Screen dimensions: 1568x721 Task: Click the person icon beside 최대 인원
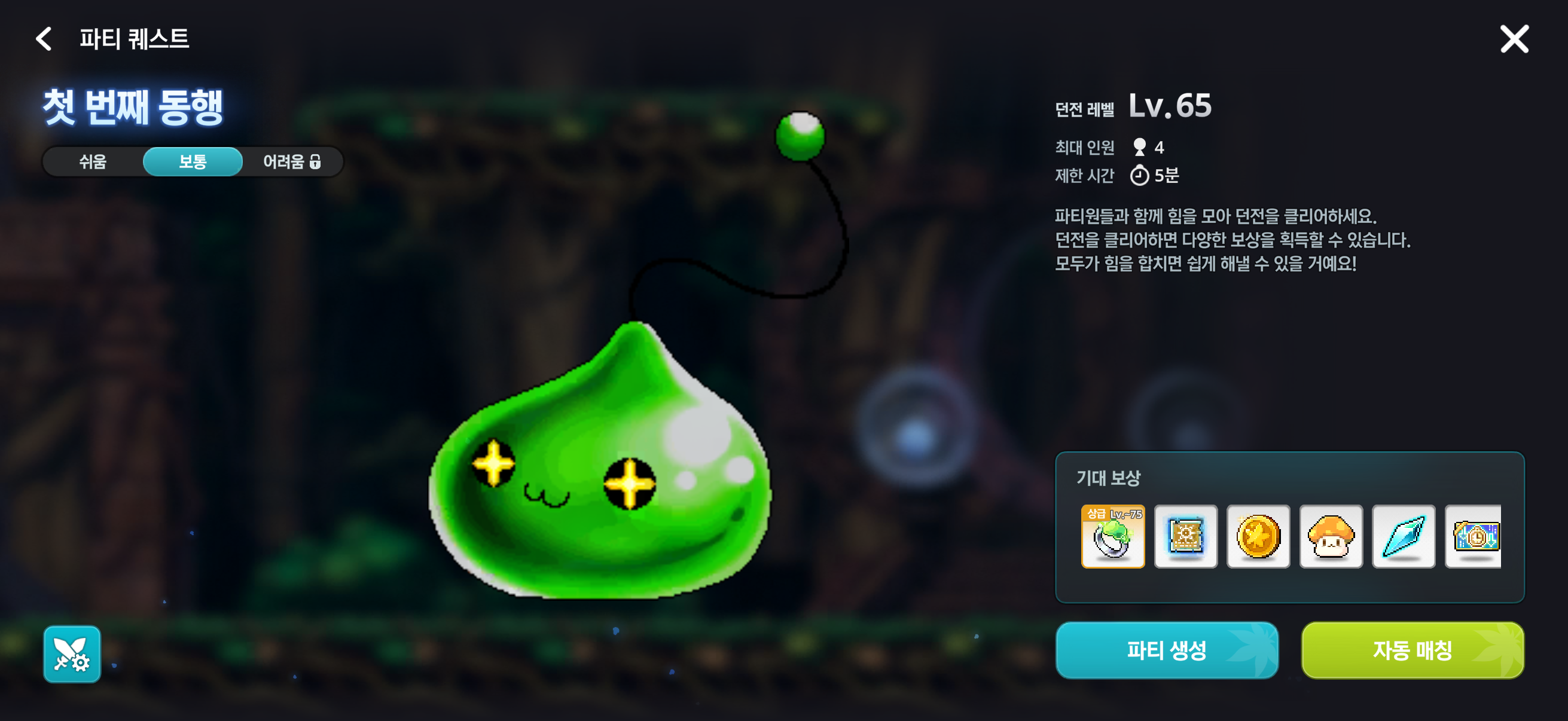[1139, 146]
